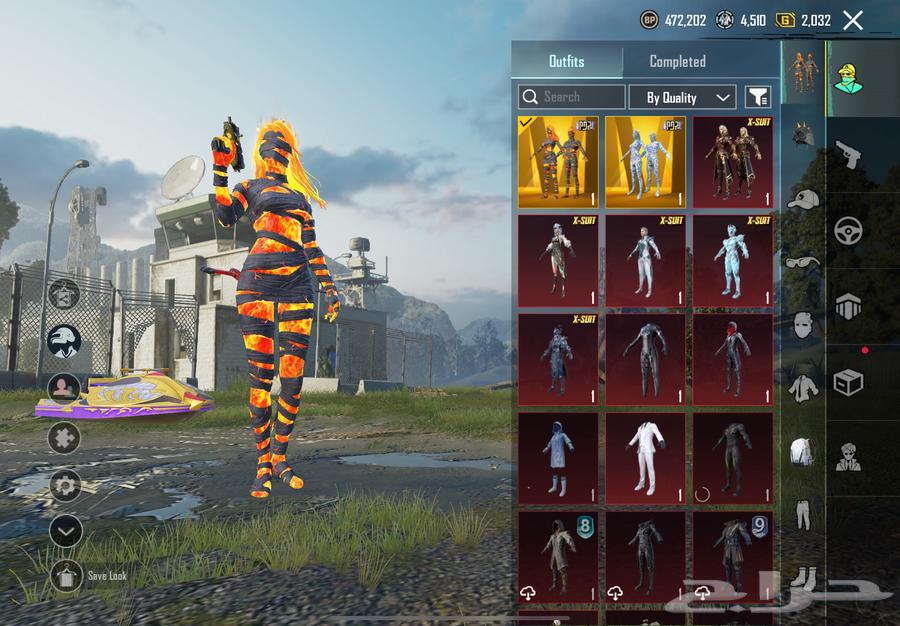The height and width of the screenshot is (626, 900).
Task: Save the current look
Action: pyautogui.click(x=66, y=576)
